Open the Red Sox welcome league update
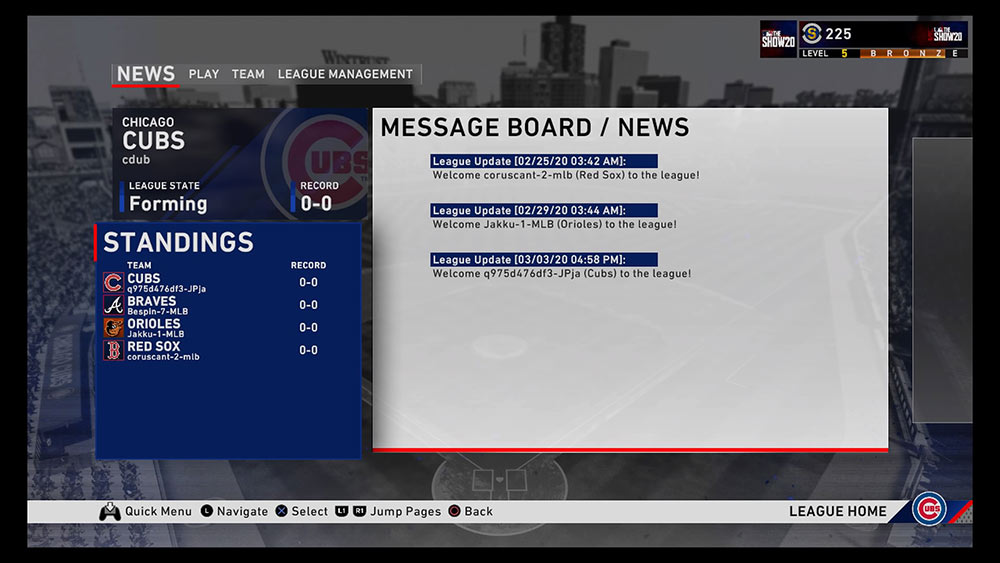Viewport: 1000px width, 563px height. [x=565, y=168]
